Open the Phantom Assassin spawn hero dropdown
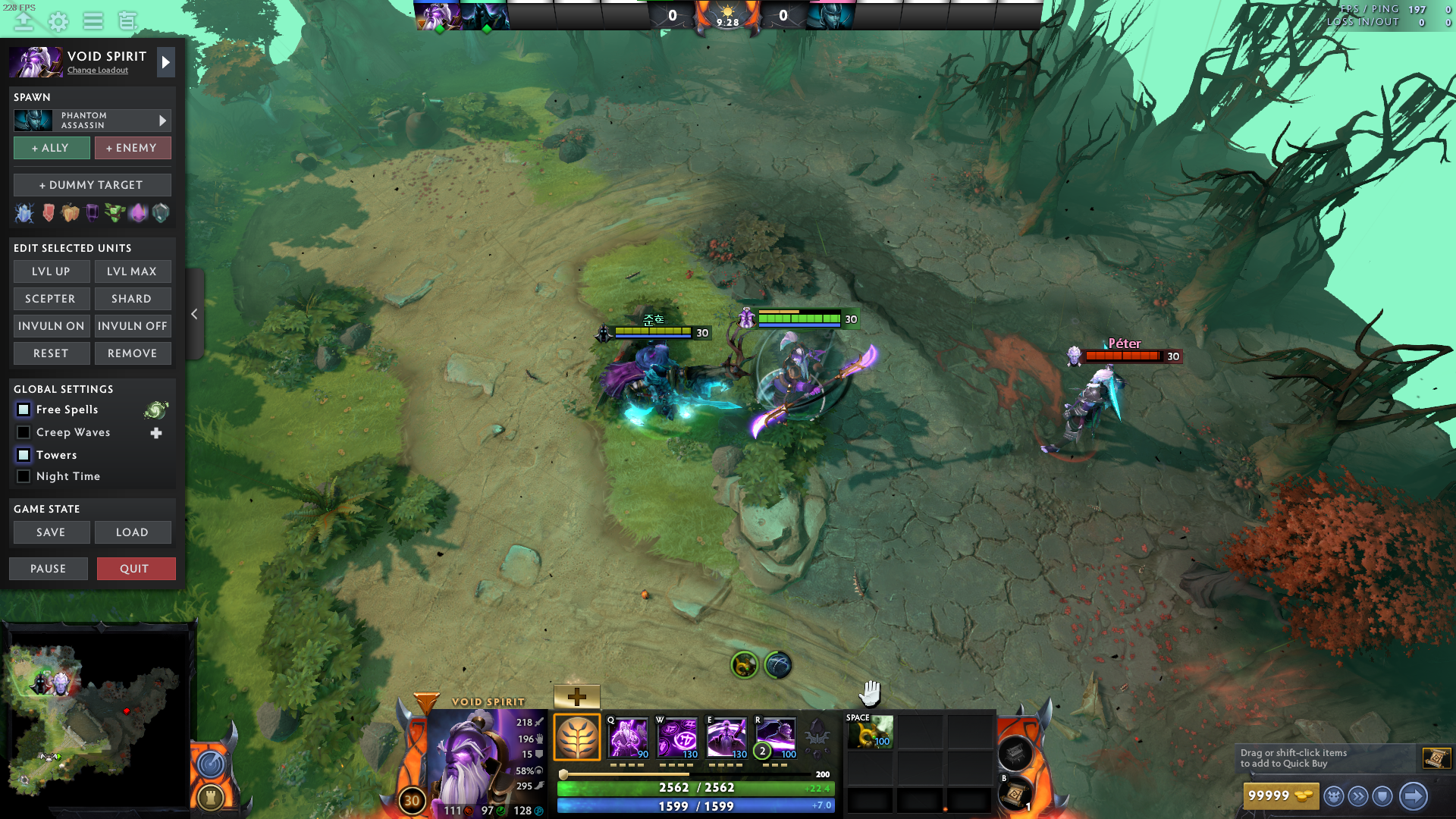 click(92, 121)
